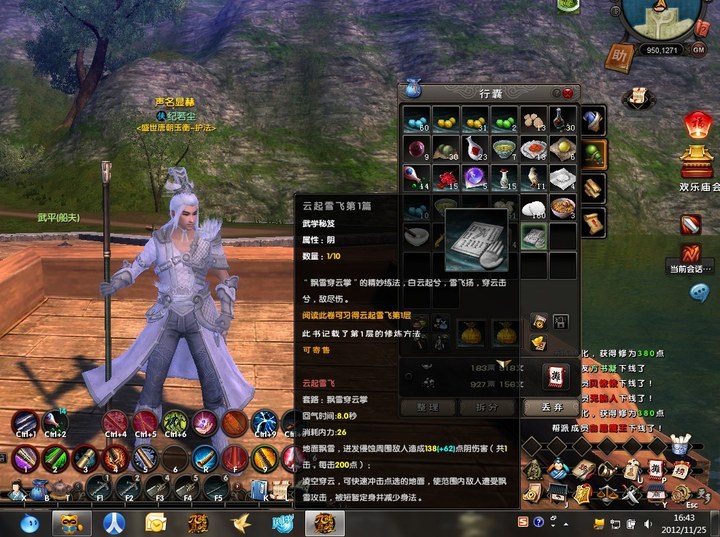Select the black potion bottle with 30
Screen dimensions: 720x537
tap(563, 121)
